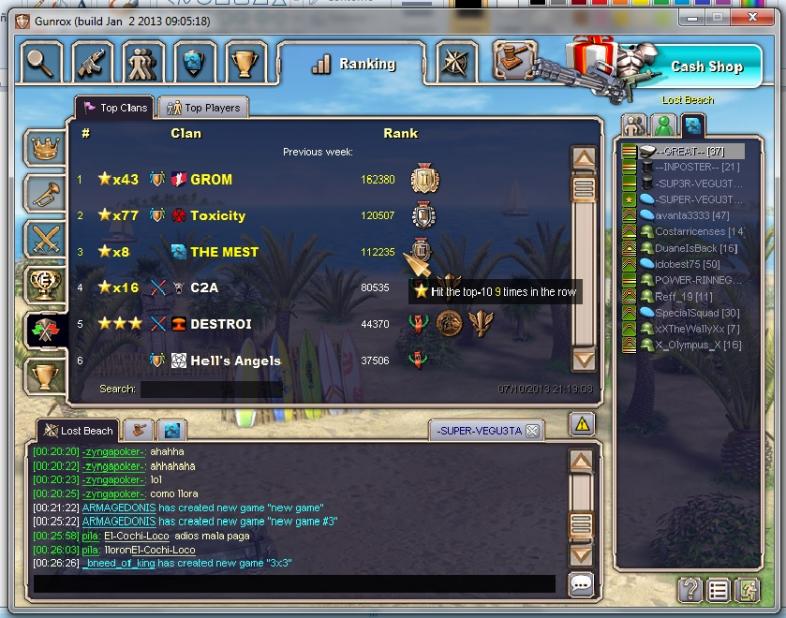Click the clan Search input field
The height and width of the screenshot is (618, 786).
coord(210,389)
